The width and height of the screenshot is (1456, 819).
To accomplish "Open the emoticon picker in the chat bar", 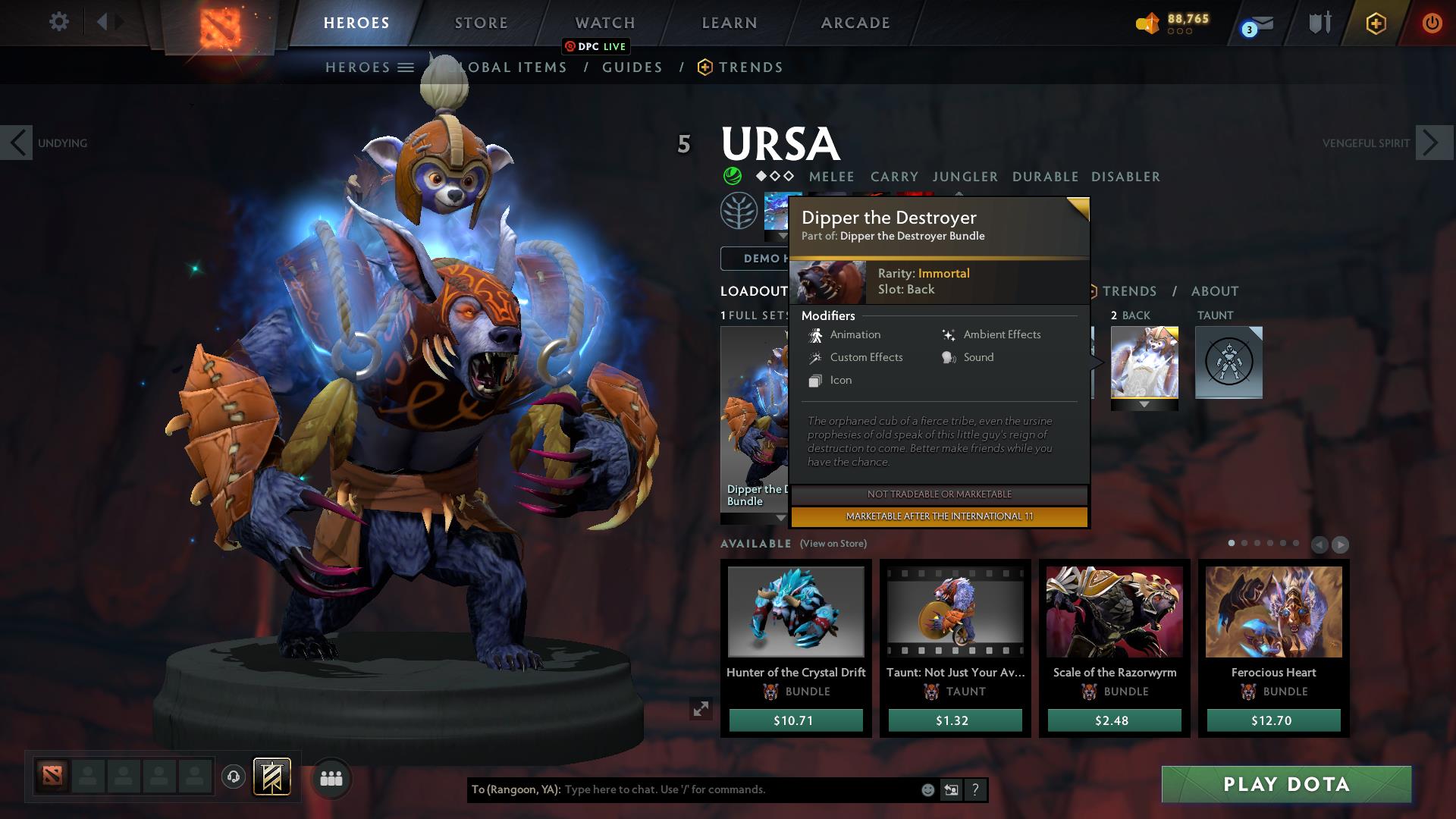I will [x=927, y=789].
